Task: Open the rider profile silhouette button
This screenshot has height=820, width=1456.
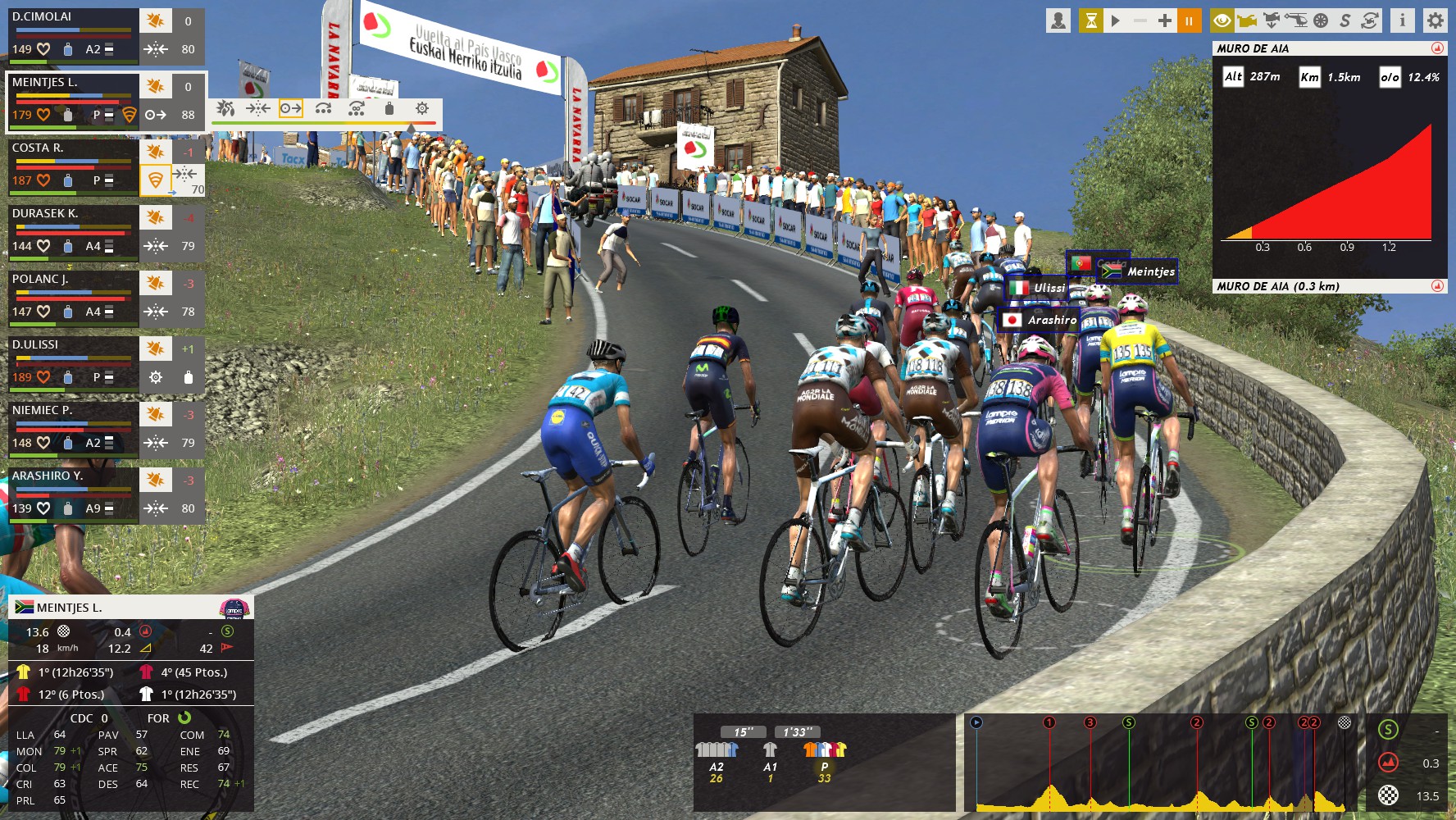Action: tap(1058, 20)
